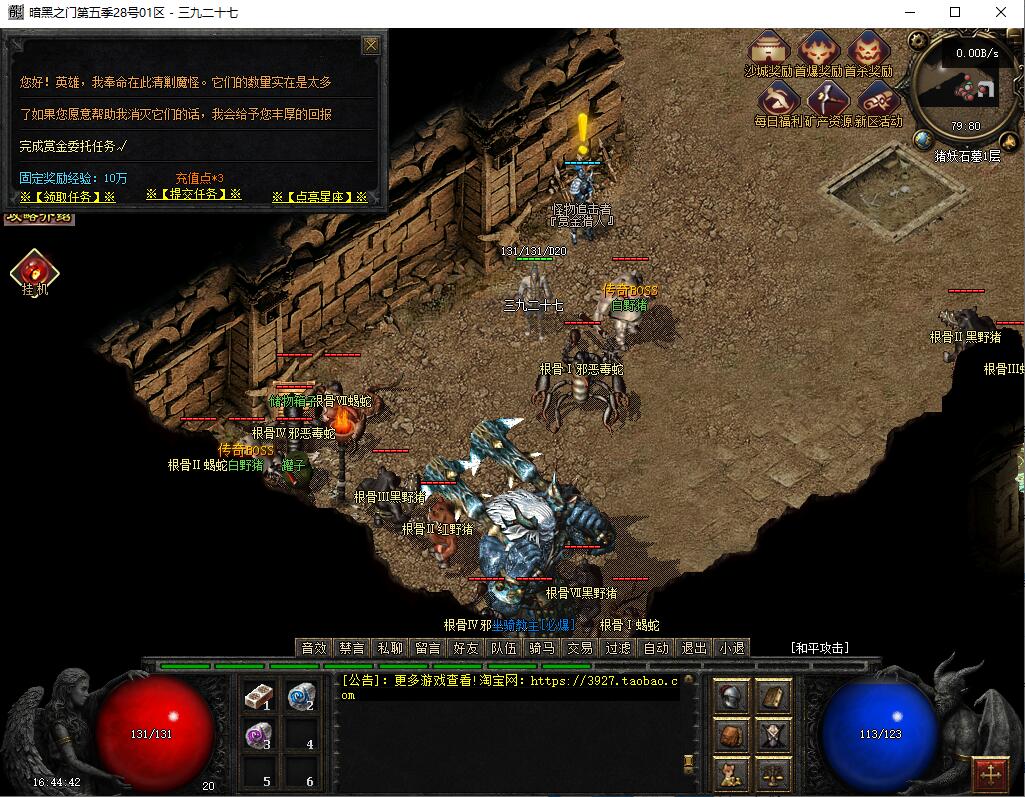The width and height of the screenshot is (1025, 797).
Task: Click the 骑马 mount button
Action: tap(542, 648)
